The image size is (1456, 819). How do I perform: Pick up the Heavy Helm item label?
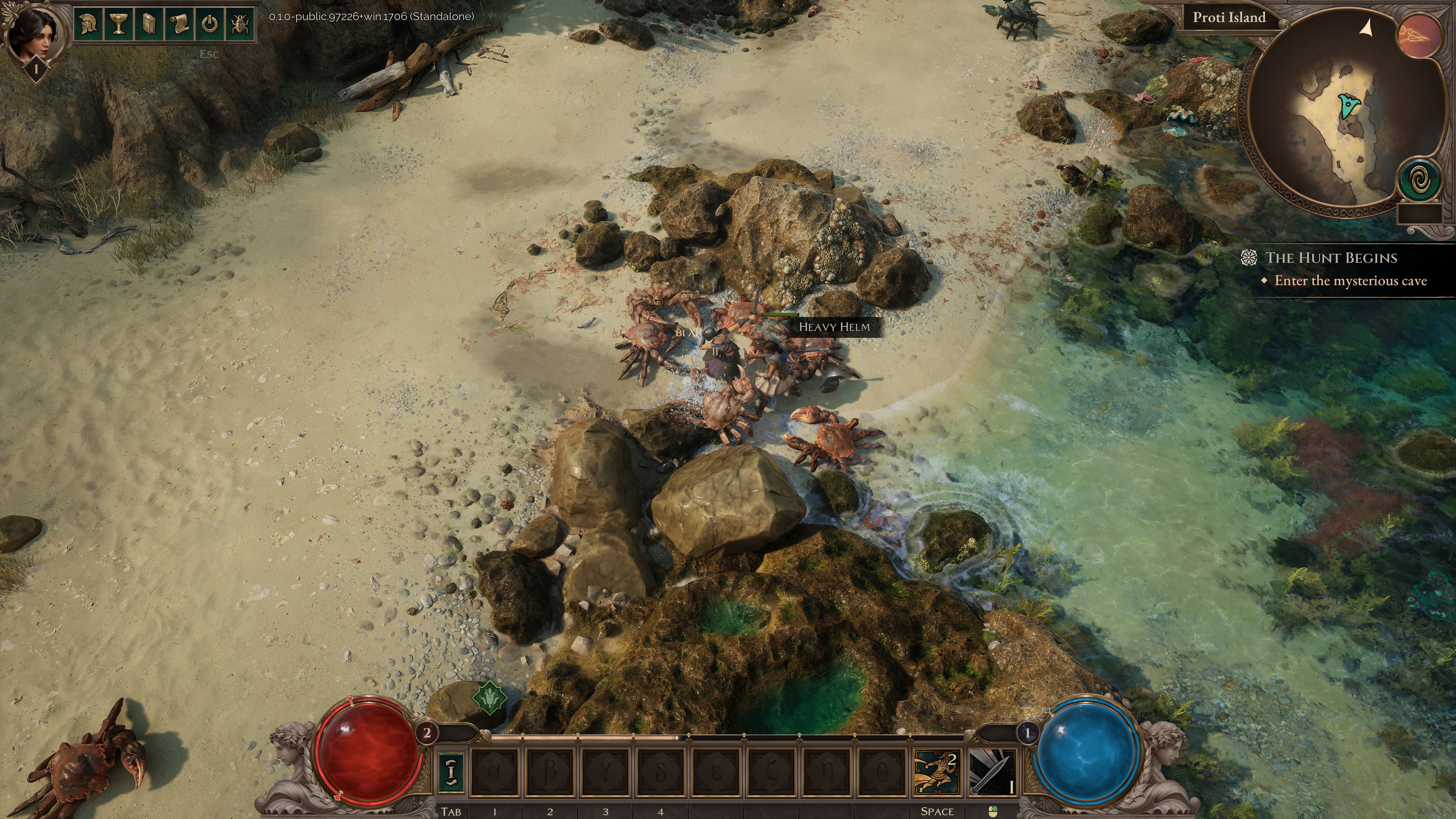[x=834, y=327]
